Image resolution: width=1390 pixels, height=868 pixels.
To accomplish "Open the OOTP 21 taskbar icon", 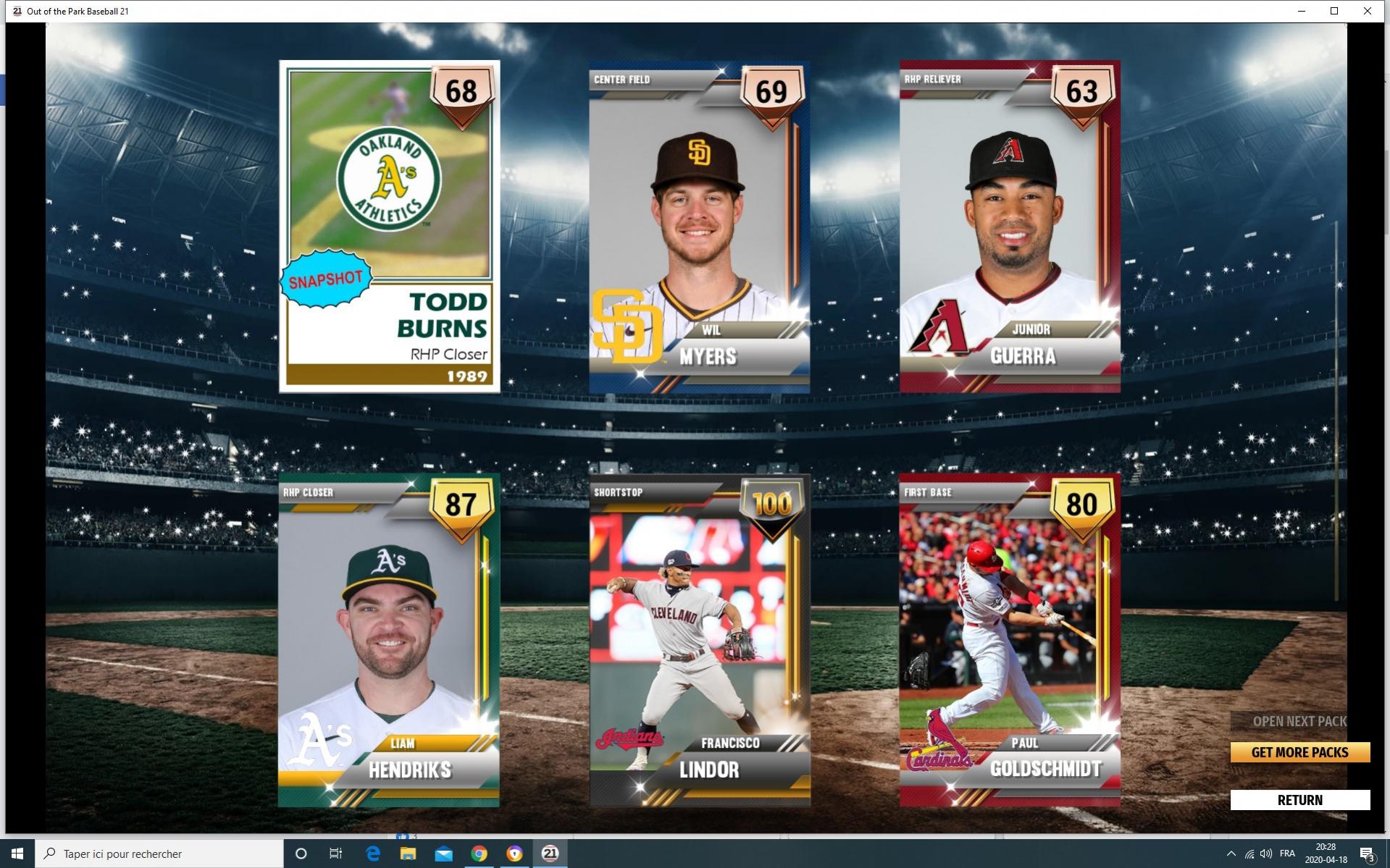I will [x=548, y=854].
